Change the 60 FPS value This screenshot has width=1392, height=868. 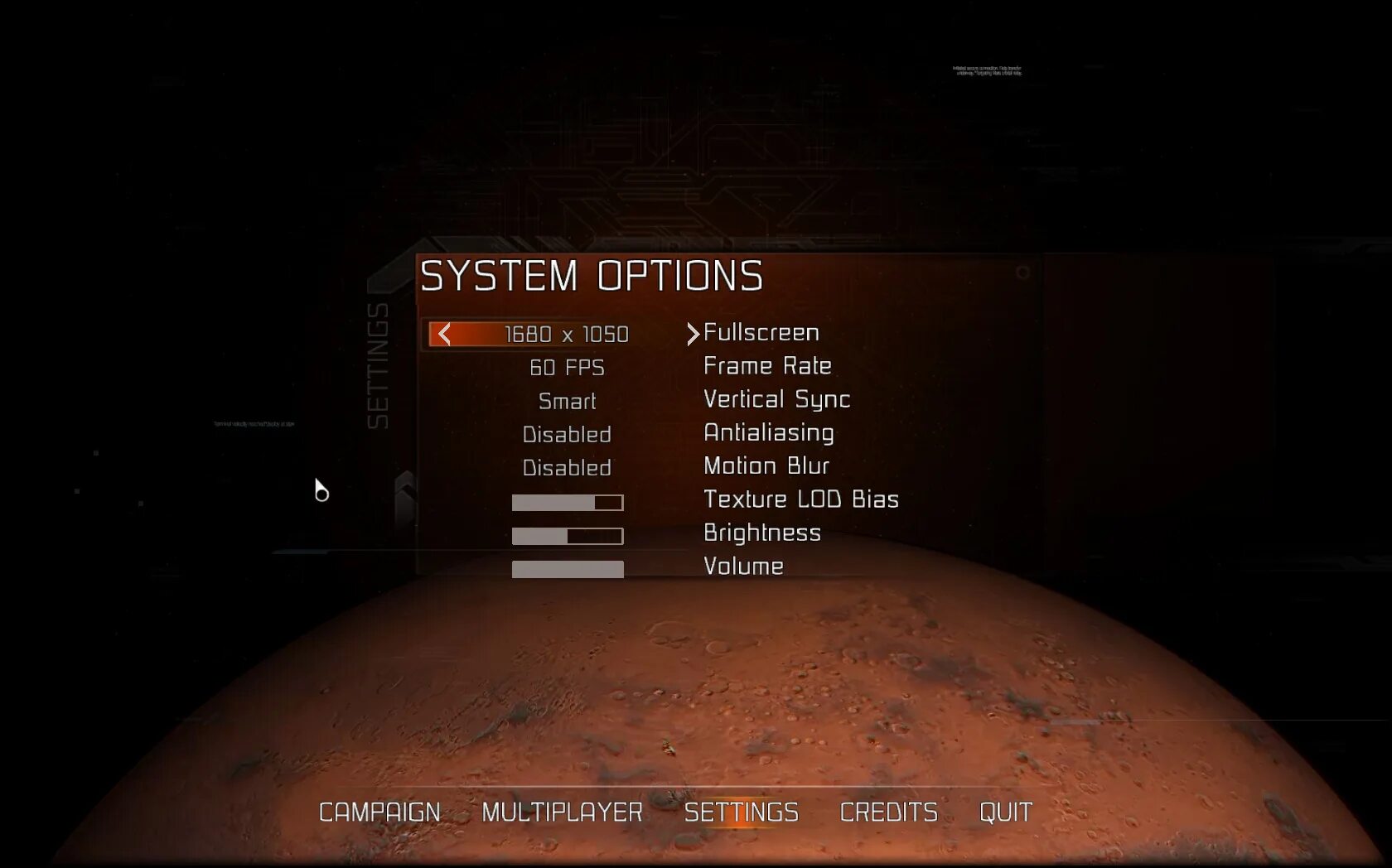(x=567, y=368)
